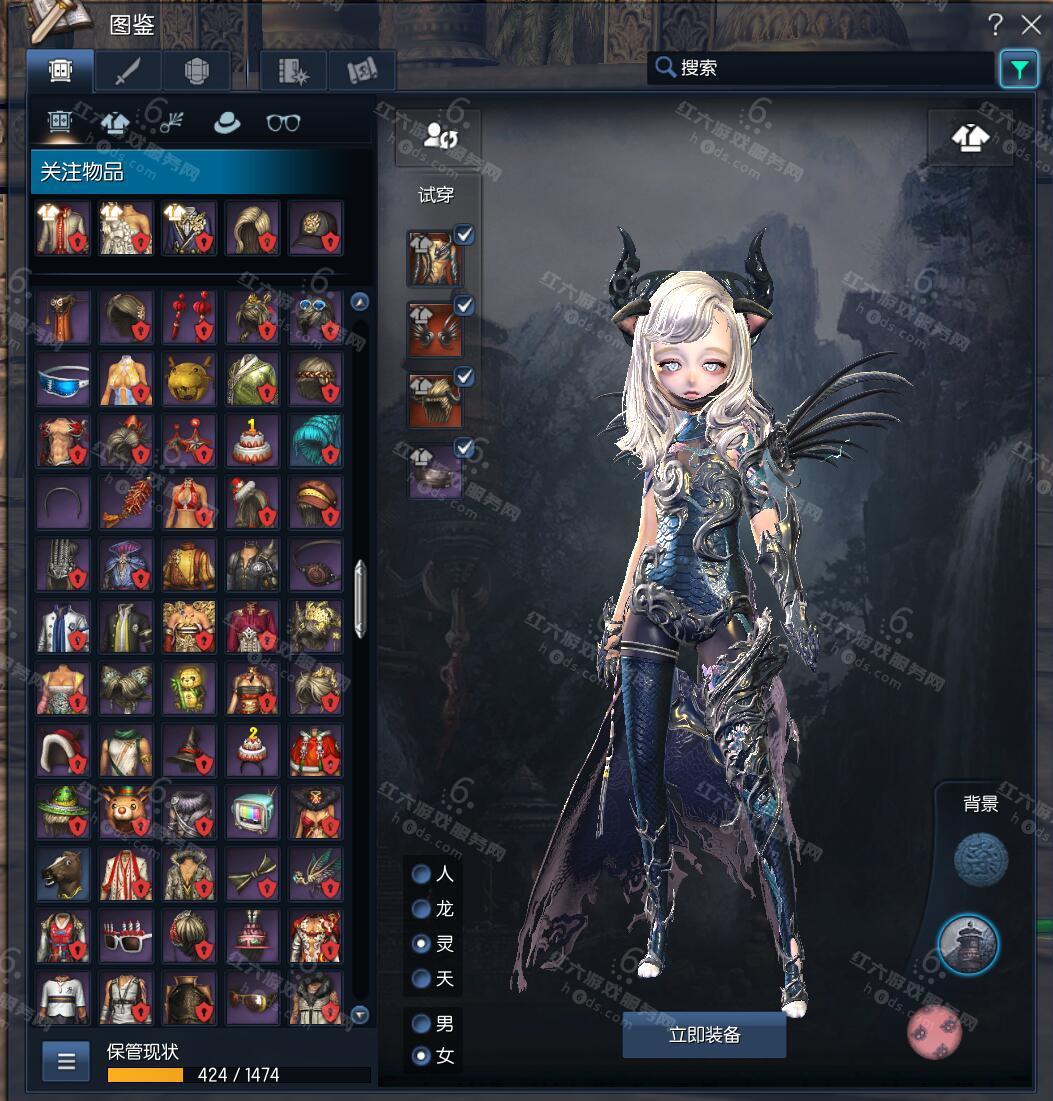Select the 男 gender option

(x=422, y=1024)
